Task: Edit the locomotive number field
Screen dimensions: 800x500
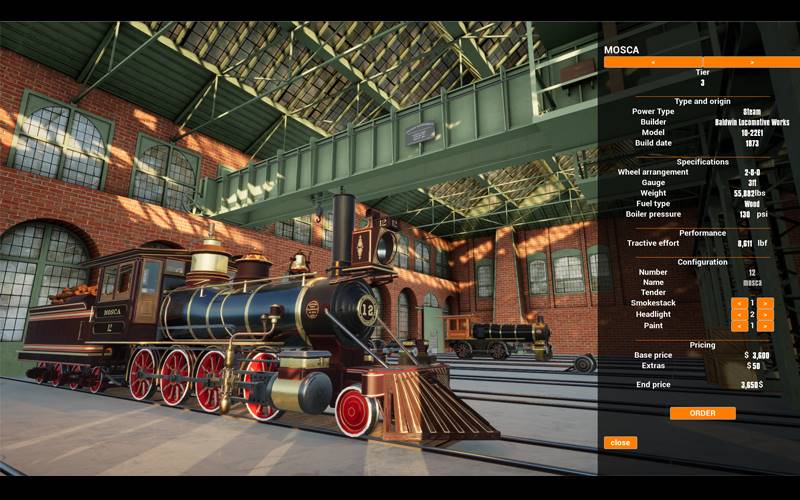Action: click(752, 272)
